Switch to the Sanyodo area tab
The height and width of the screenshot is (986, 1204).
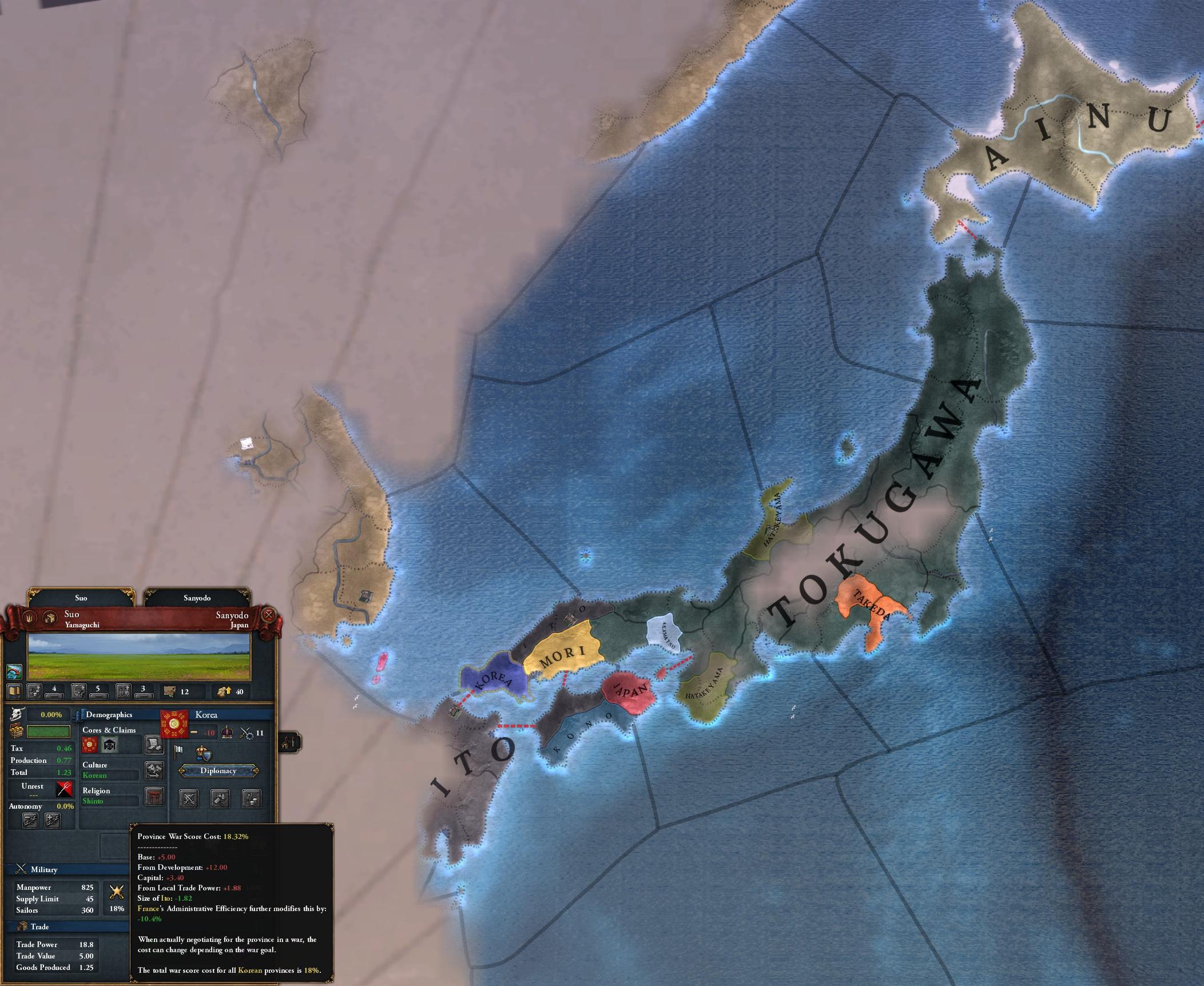197,598
